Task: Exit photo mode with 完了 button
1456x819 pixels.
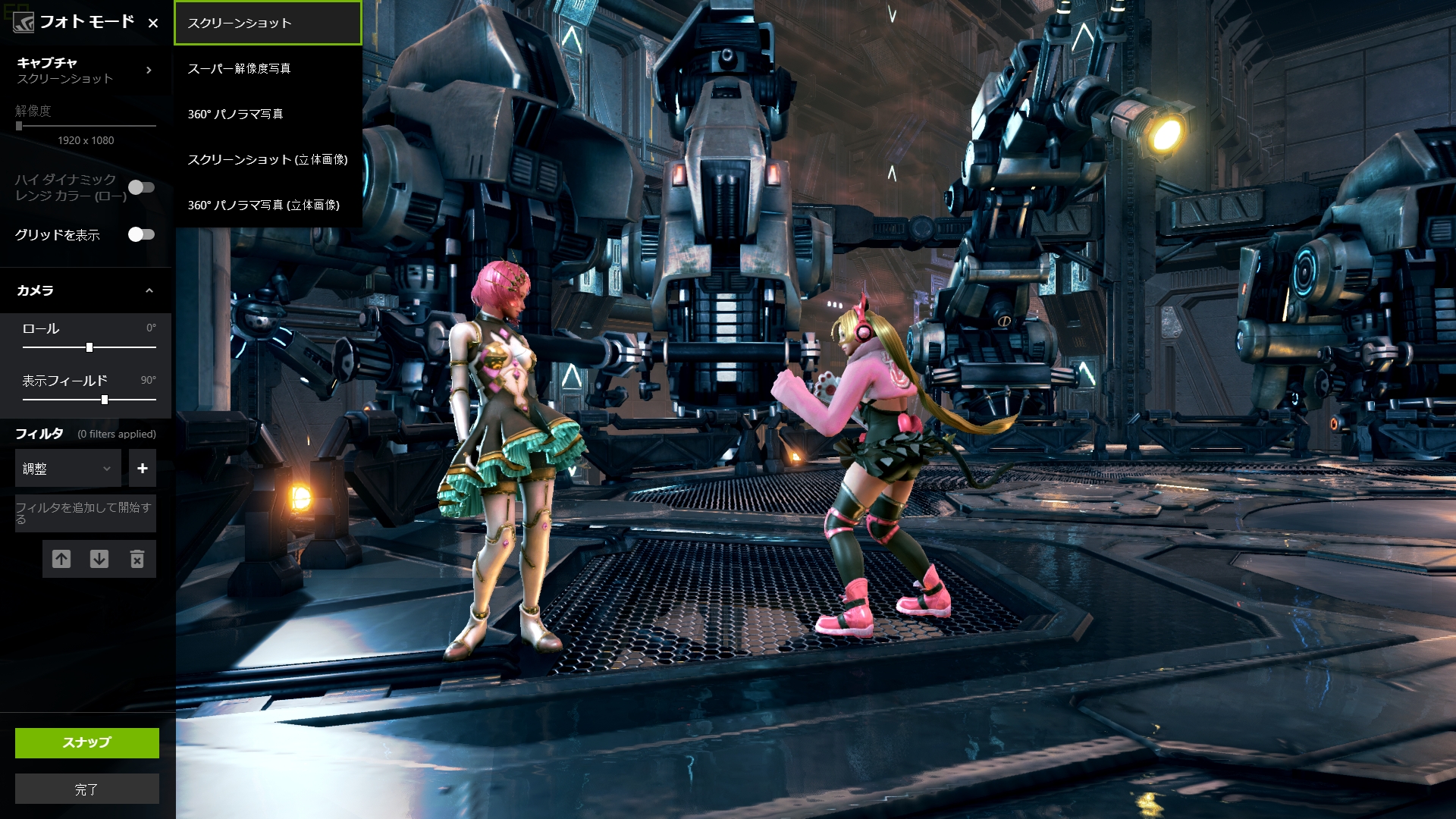Action: click(x=87, y=789)
